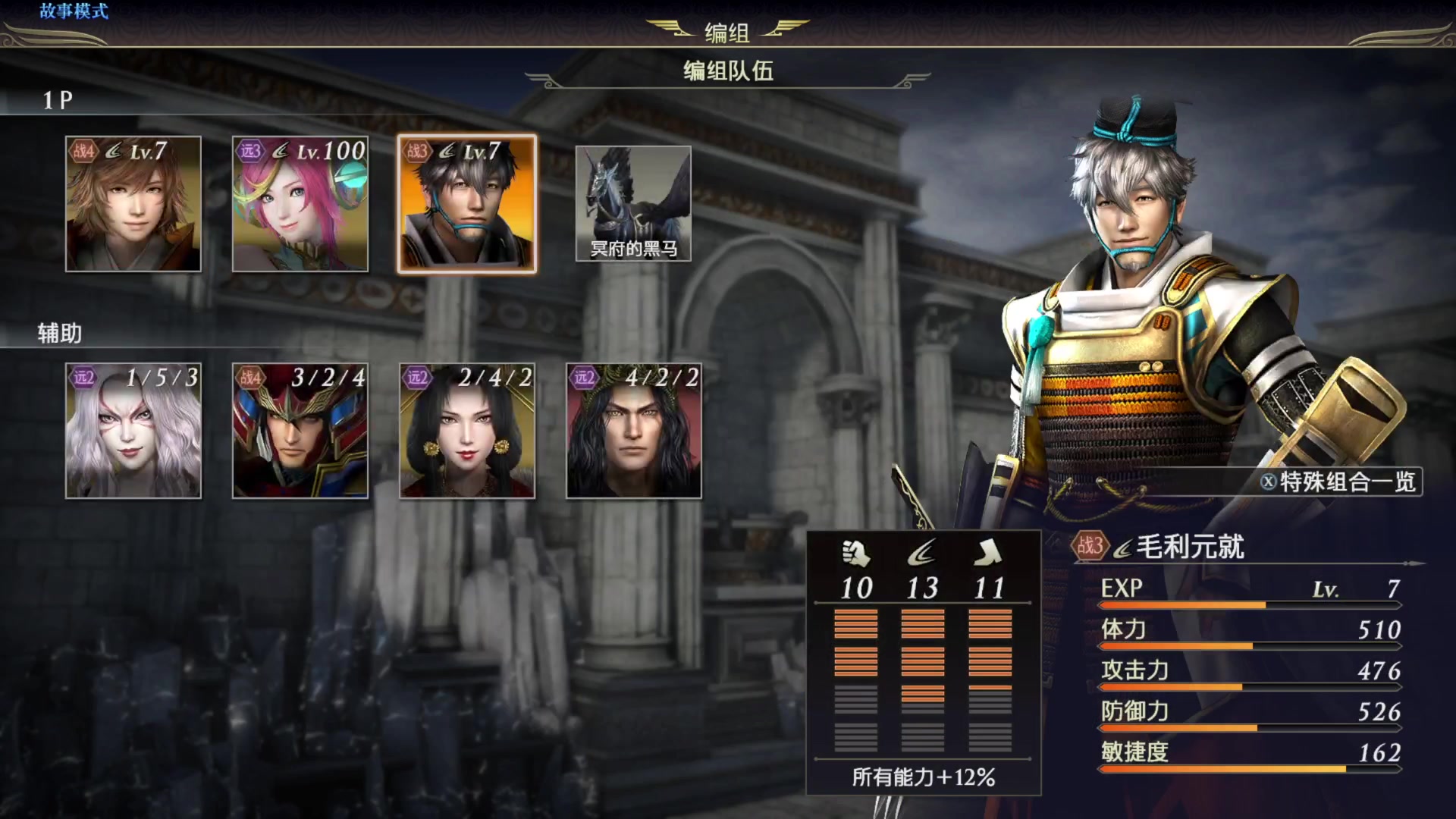Select the highlighted 毛利元就 Lv.7 portrait
Viewport: 1456px width, 819px height.
[467, 204]
